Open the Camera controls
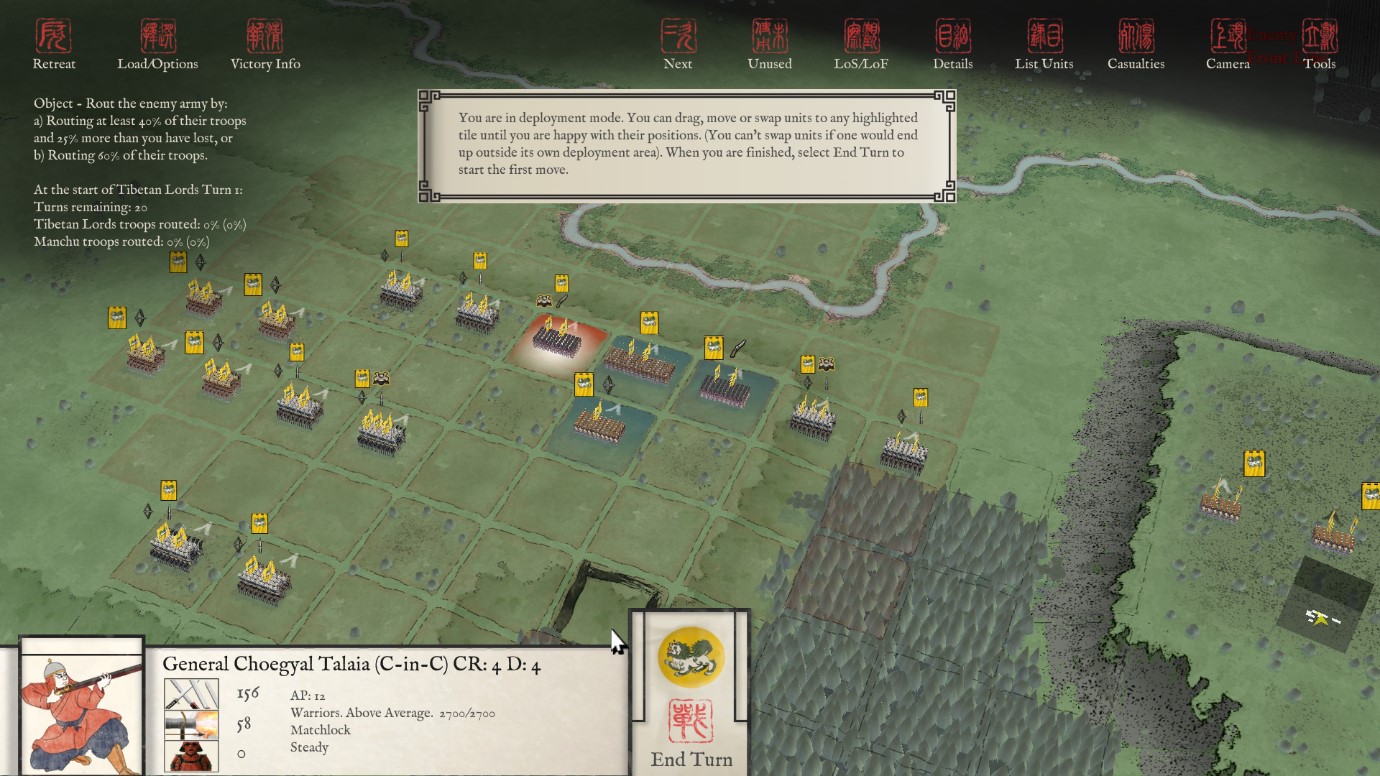This screenshot has height=776, width=1380. click(x=1227, y=45)
